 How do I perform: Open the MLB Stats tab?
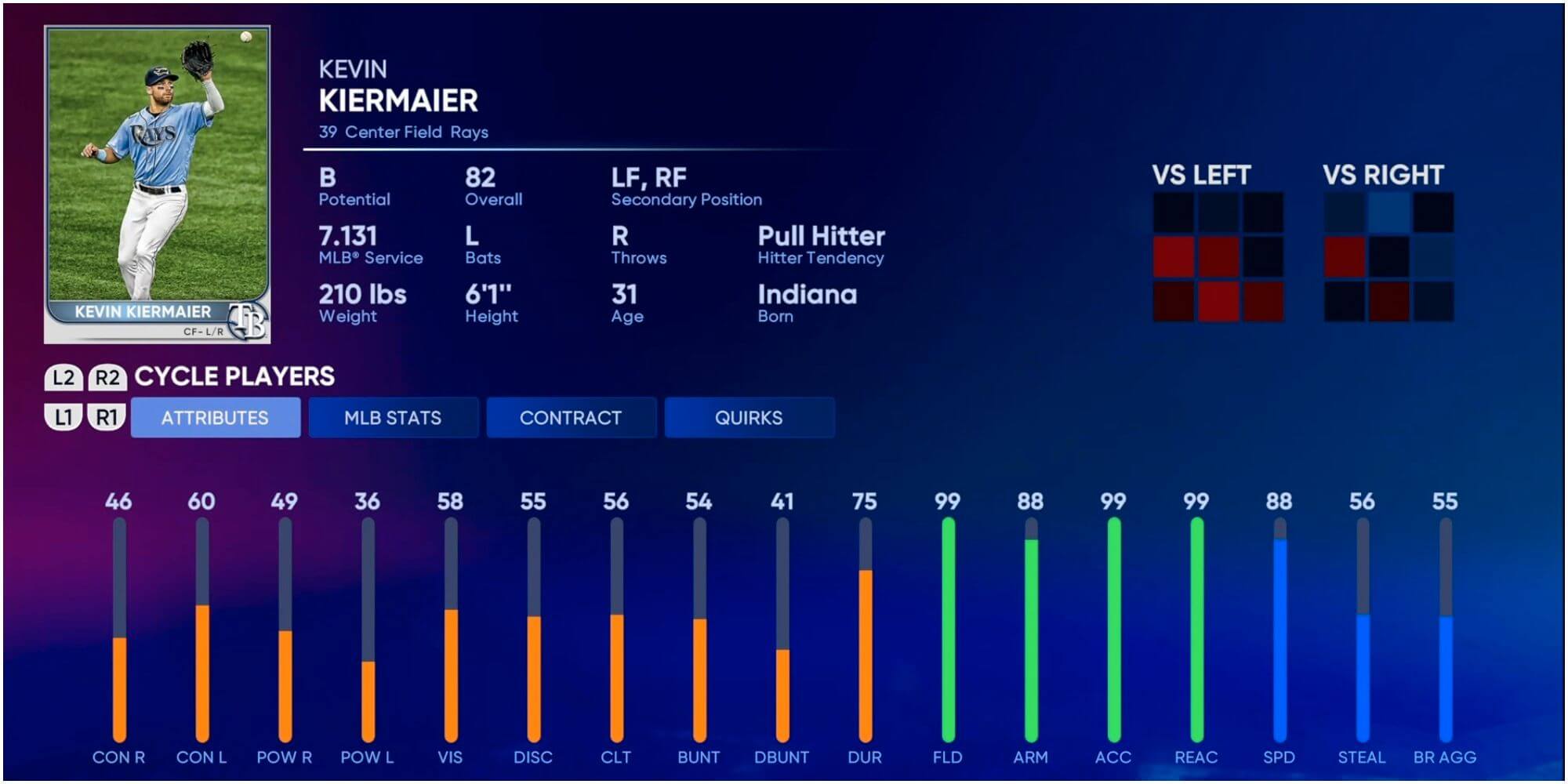393,418
